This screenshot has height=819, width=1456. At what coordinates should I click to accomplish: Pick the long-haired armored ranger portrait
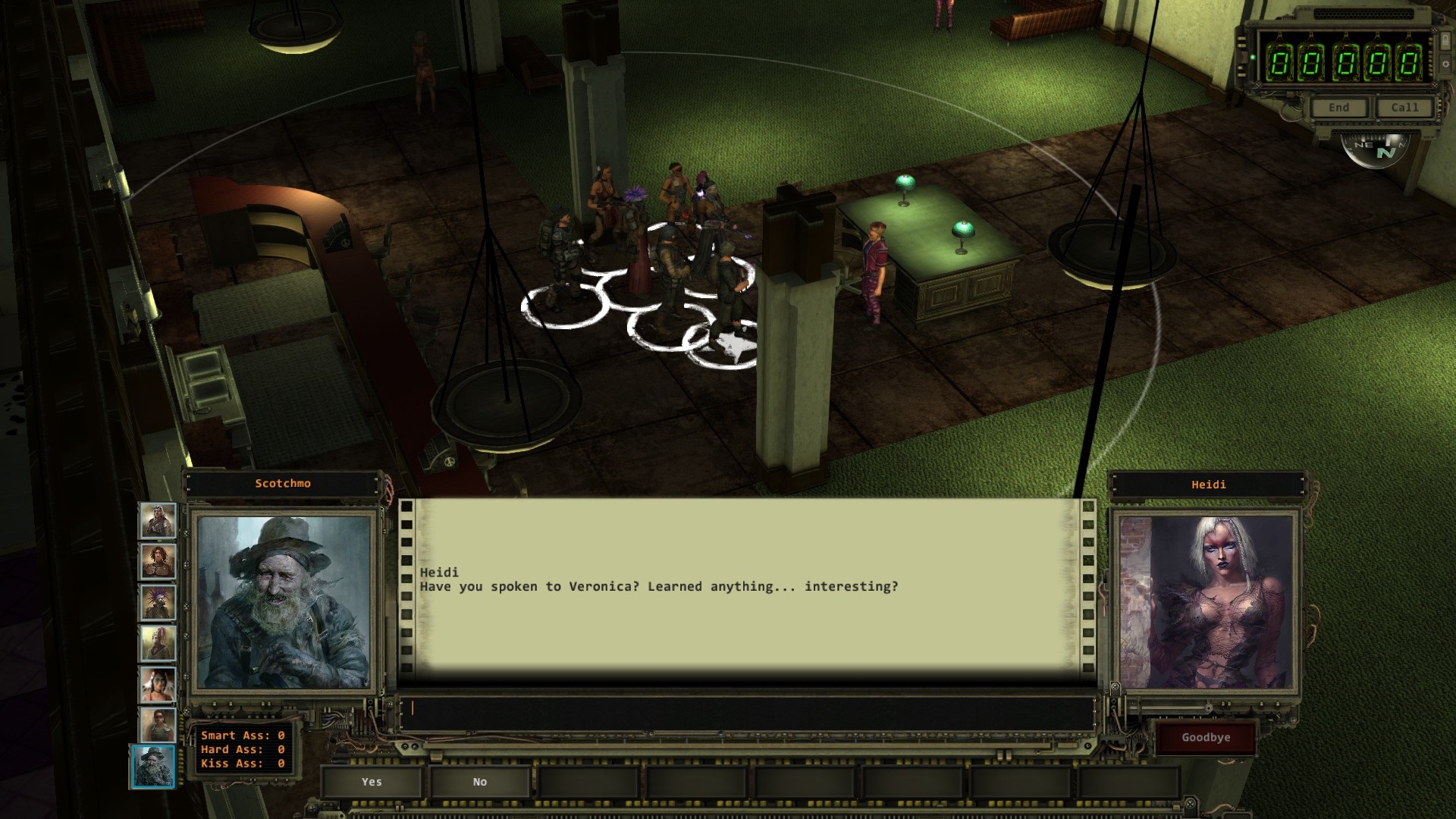point(158,562)
